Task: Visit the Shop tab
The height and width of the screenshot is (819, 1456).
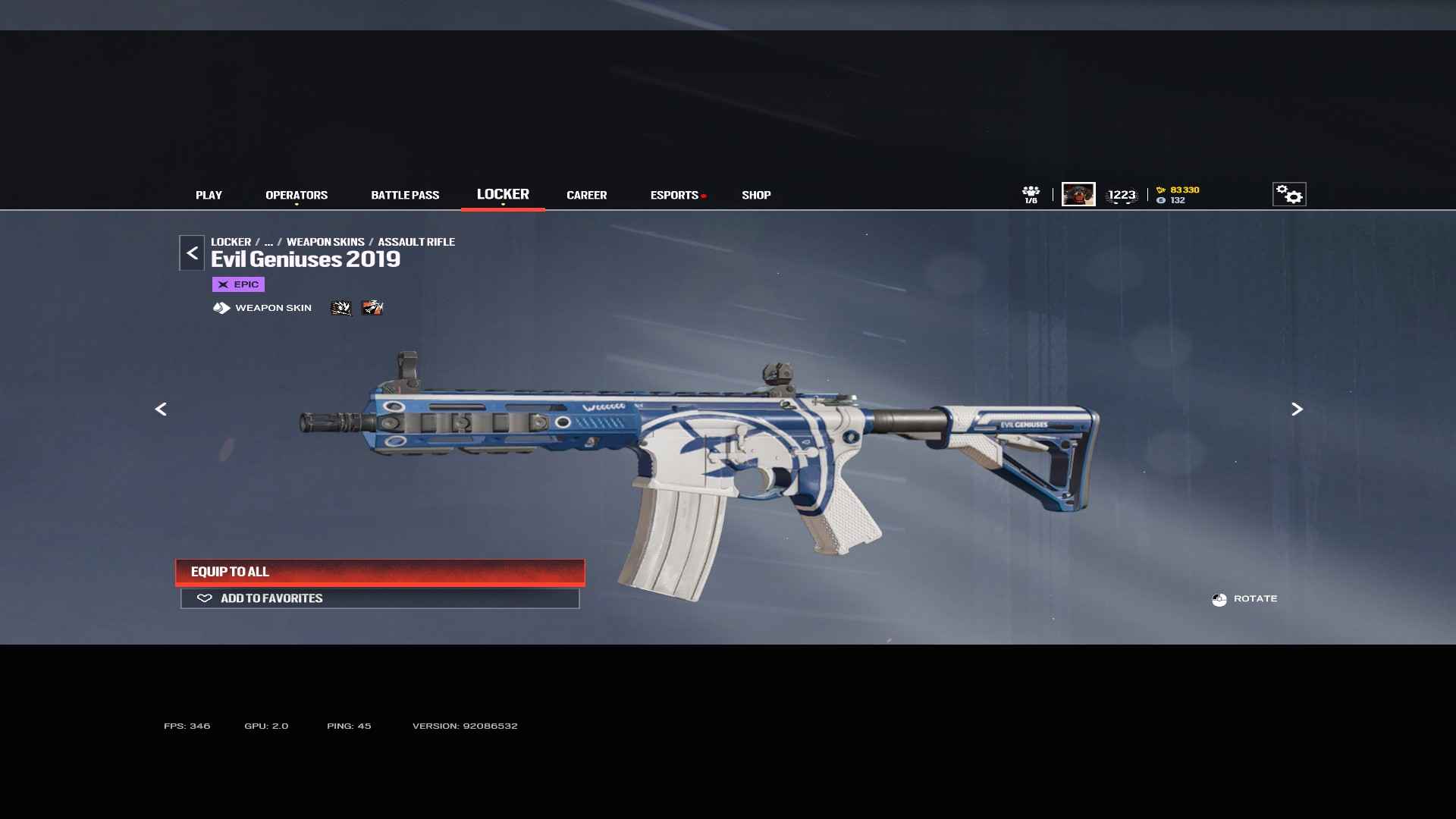Action: (x=756, y=195)
